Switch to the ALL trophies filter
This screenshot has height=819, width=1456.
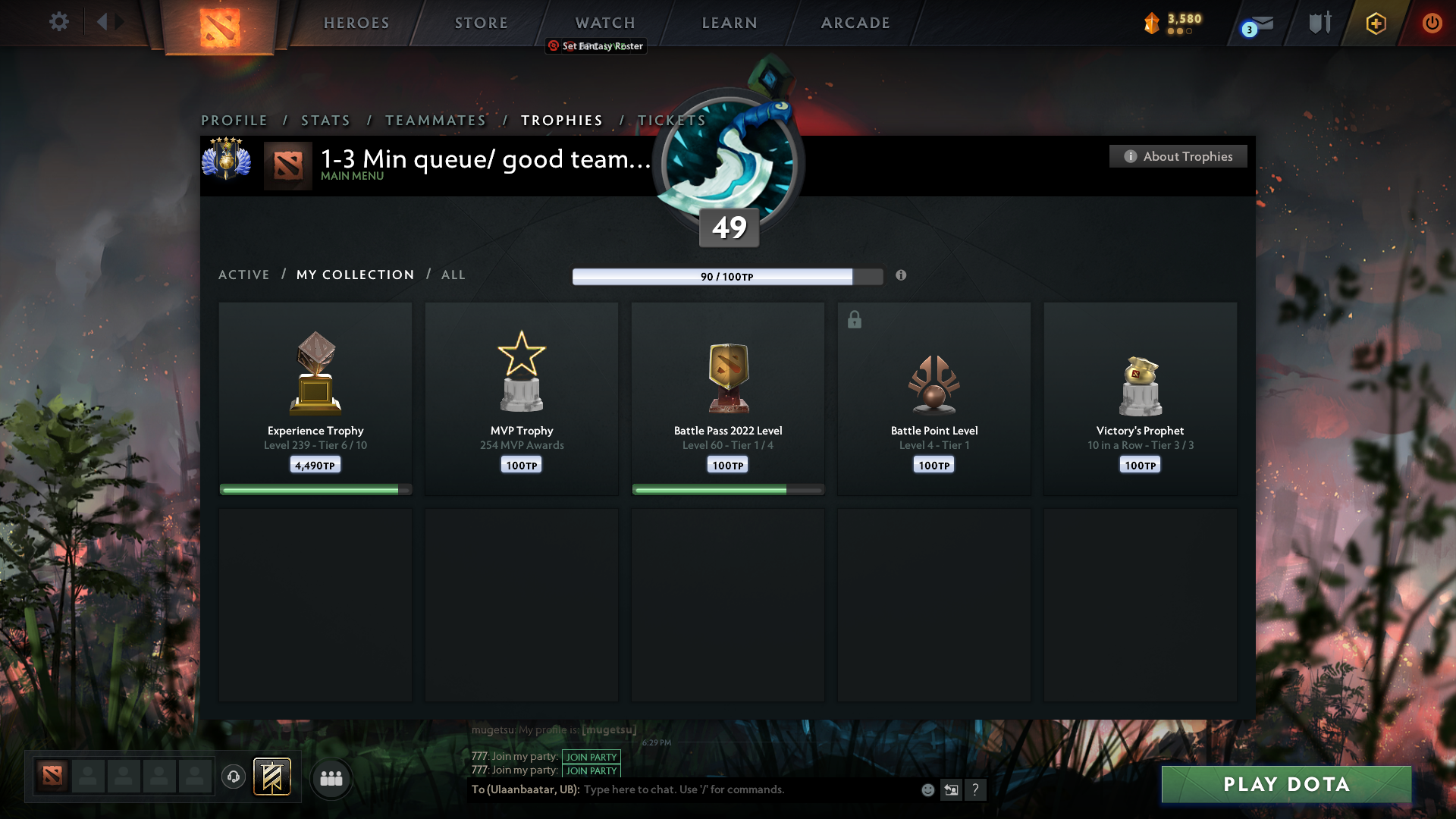click(x=453, y=275)
